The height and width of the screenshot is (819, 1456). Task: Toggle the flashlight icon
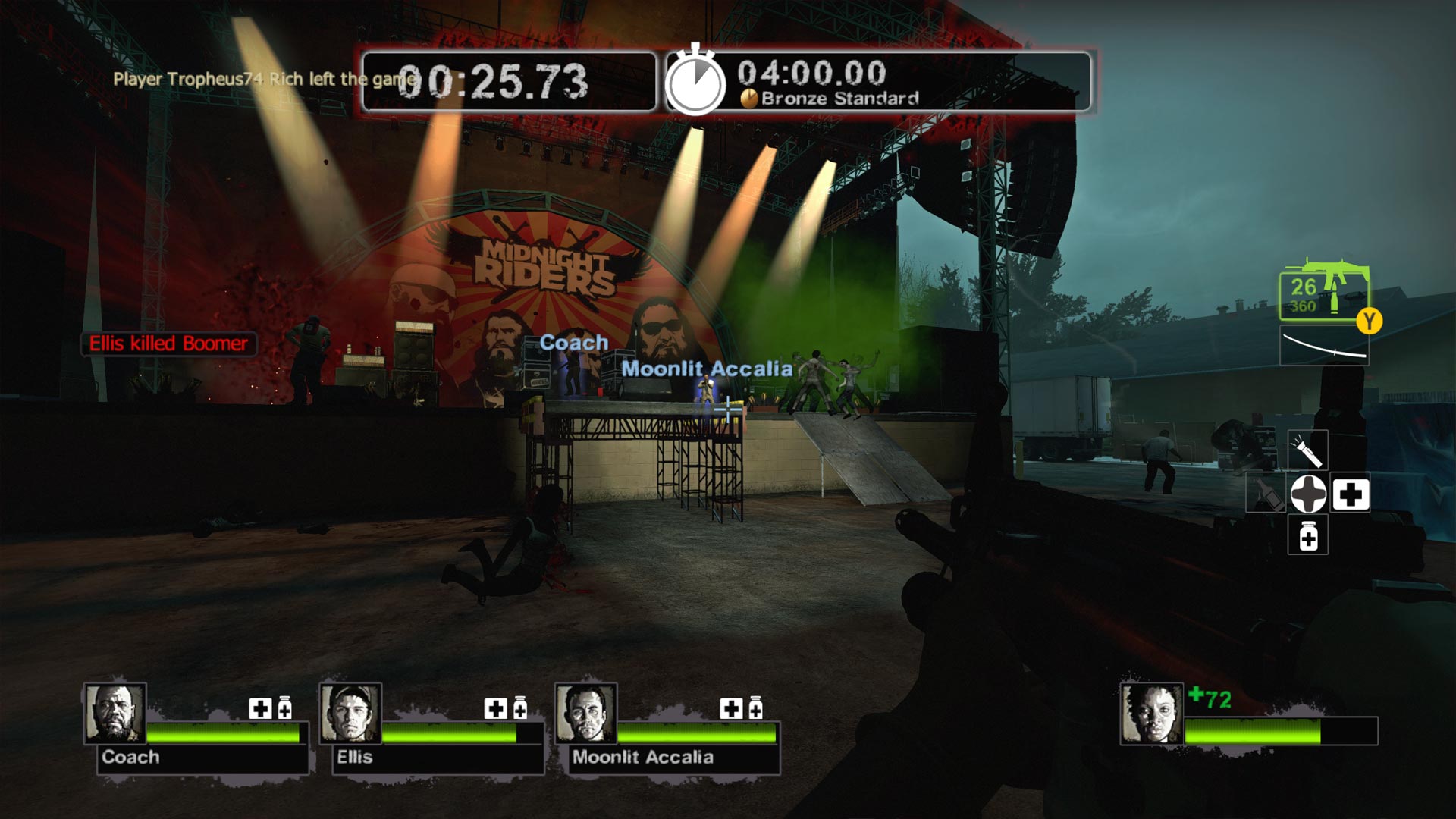(1308, 450)
